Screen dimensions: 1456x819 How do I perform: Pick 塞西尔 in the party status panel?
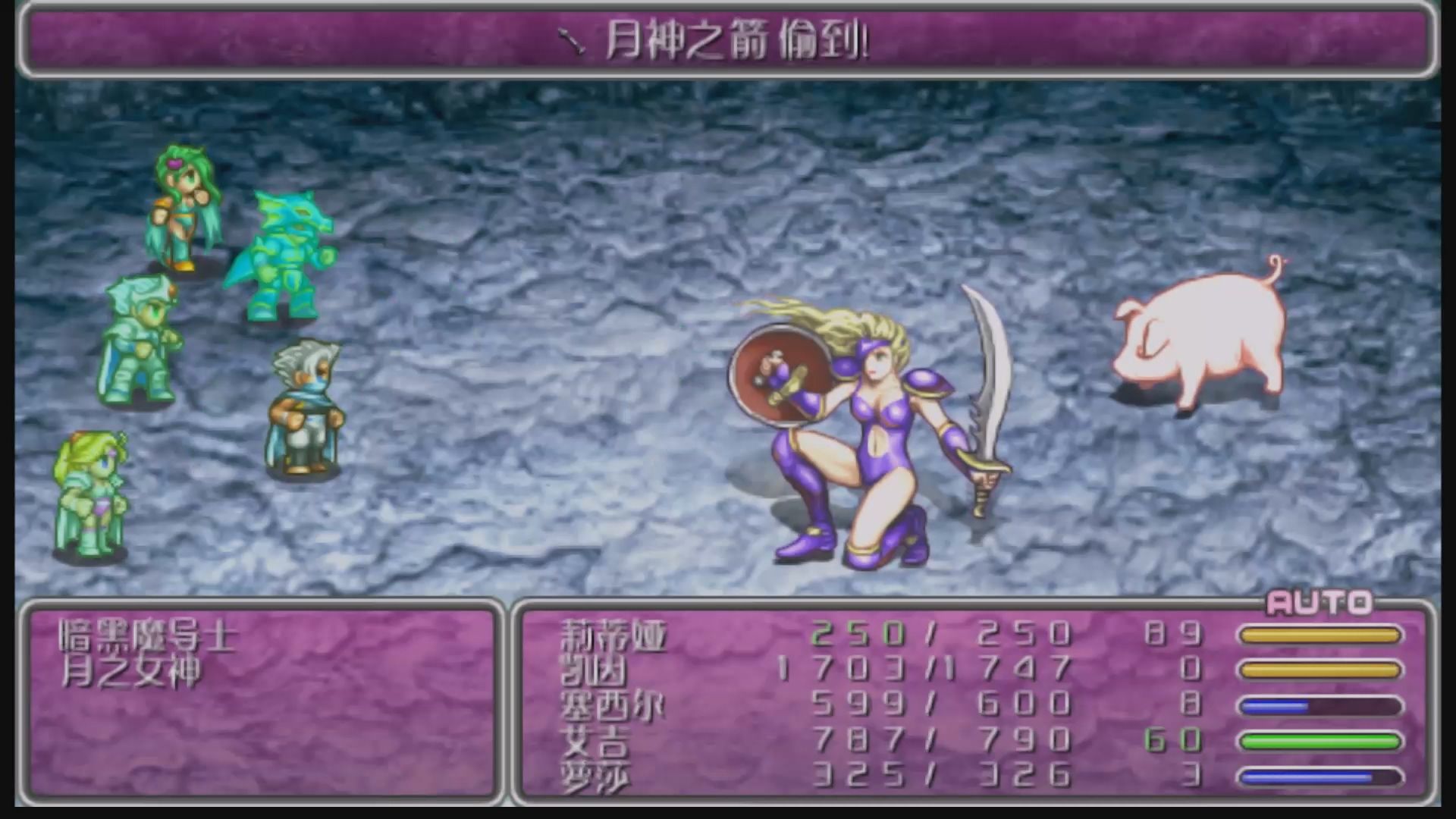coord(611,705)
